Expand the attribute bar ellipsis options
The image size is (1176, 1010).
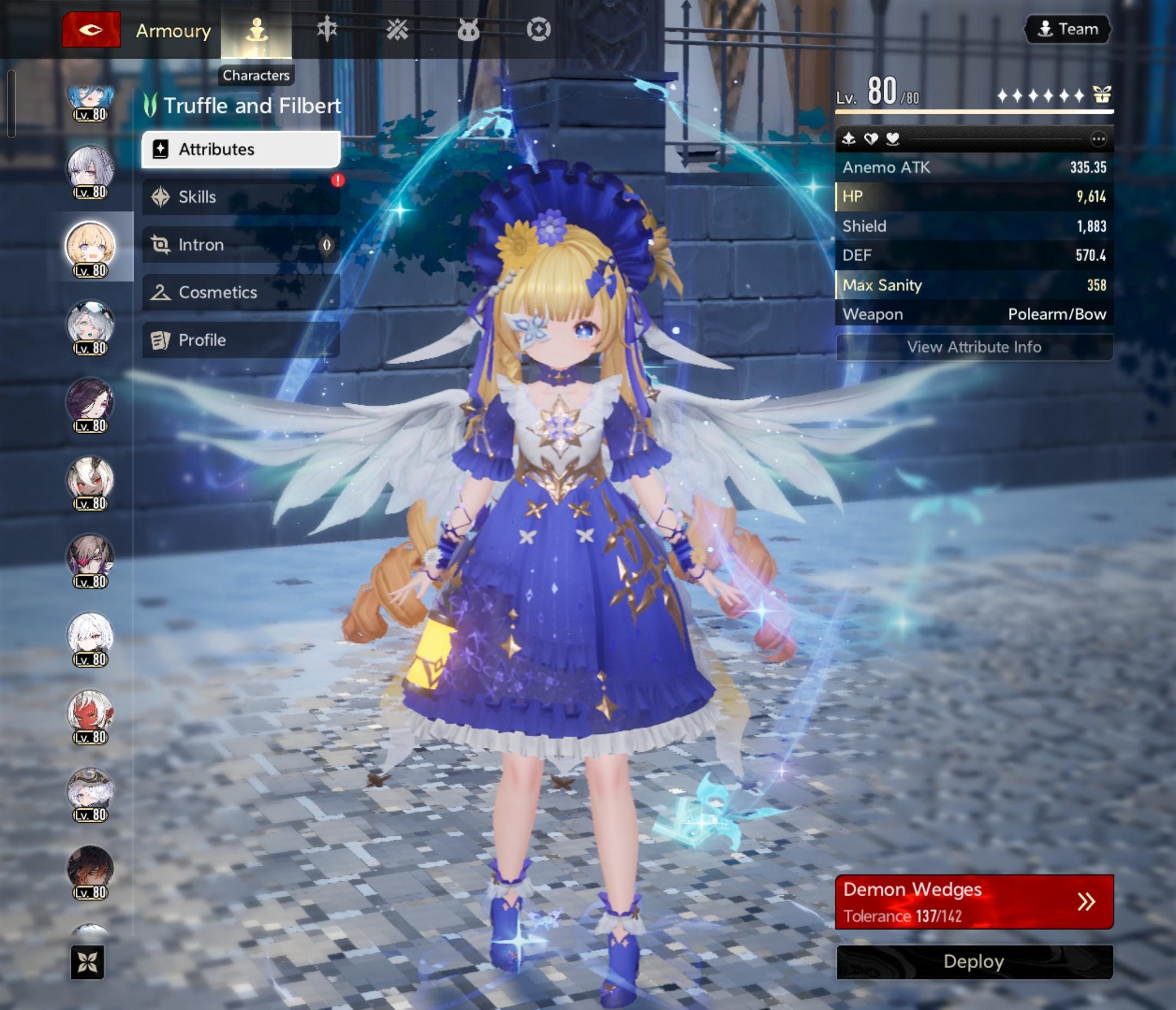point(1098,139)
